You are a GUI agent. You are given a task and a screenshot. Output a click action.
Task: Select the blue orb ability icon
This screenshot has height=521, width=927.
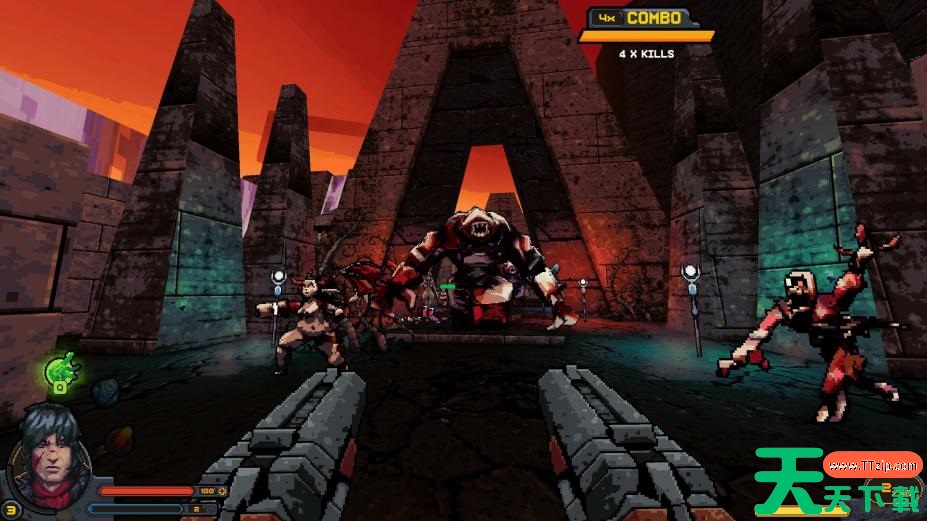pos(105,392)
